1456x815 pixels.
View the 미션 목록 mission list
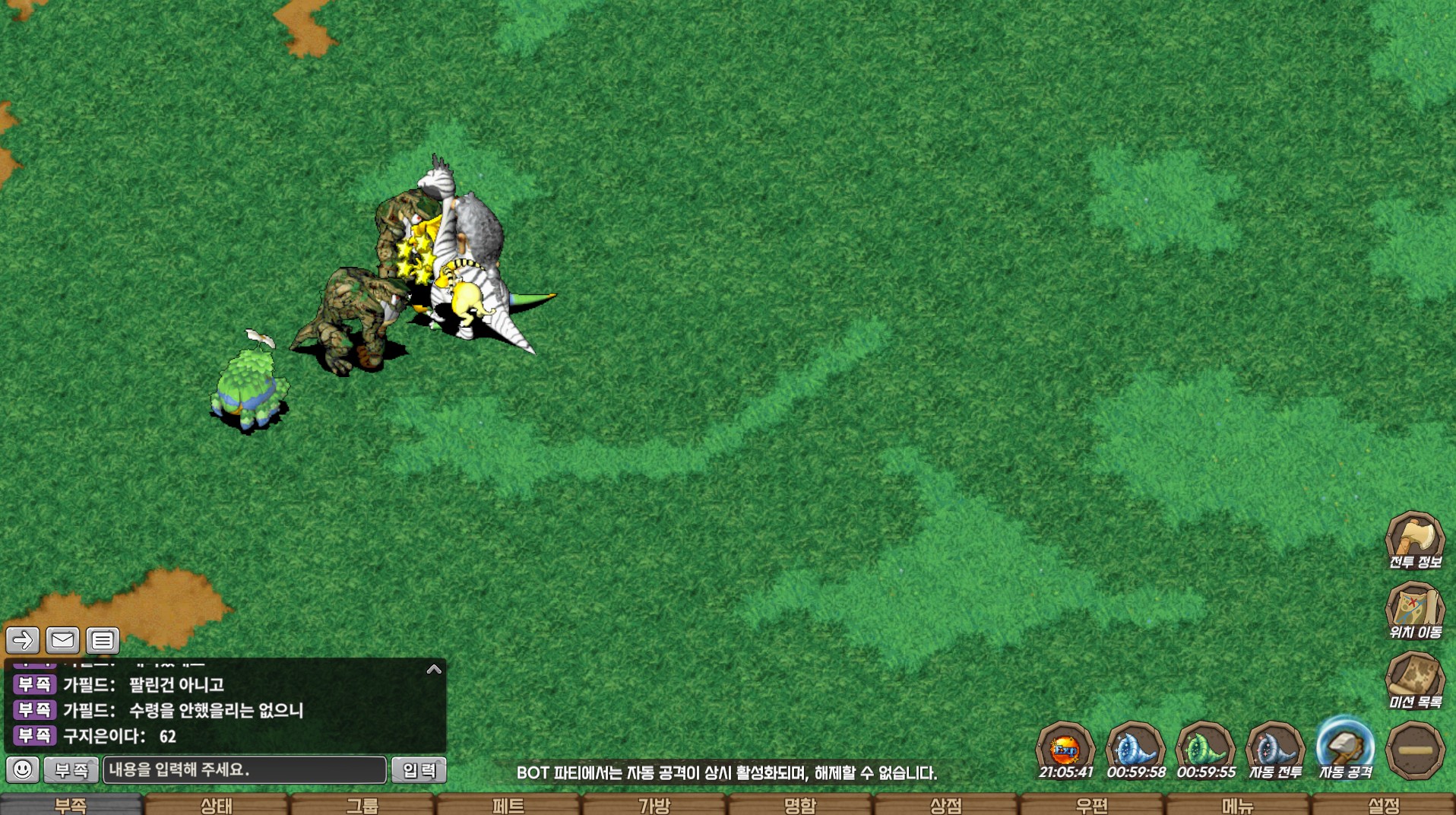click(1414, 680)
